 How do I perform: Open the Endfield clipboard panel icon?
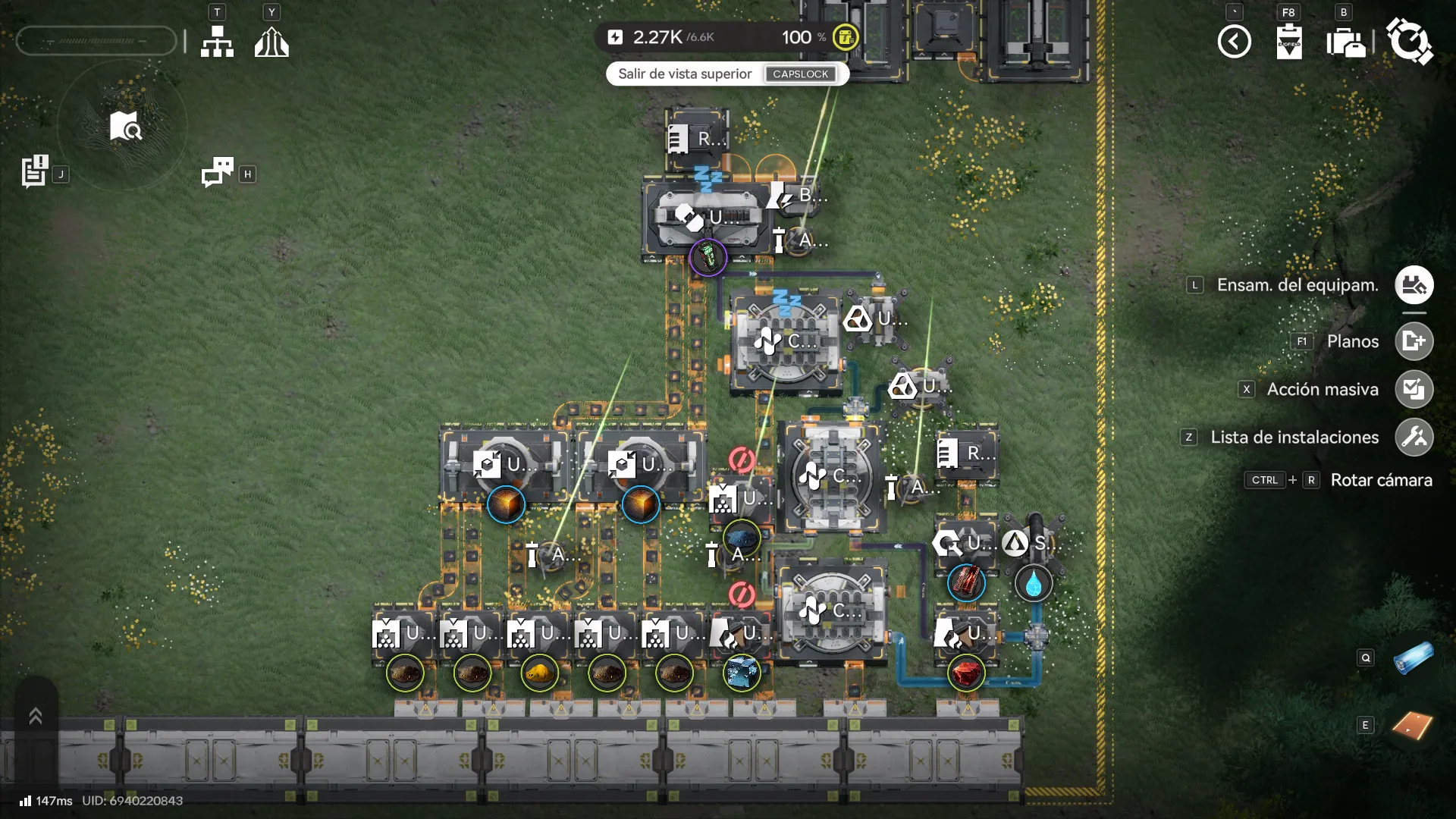(x=1289, y=43)
